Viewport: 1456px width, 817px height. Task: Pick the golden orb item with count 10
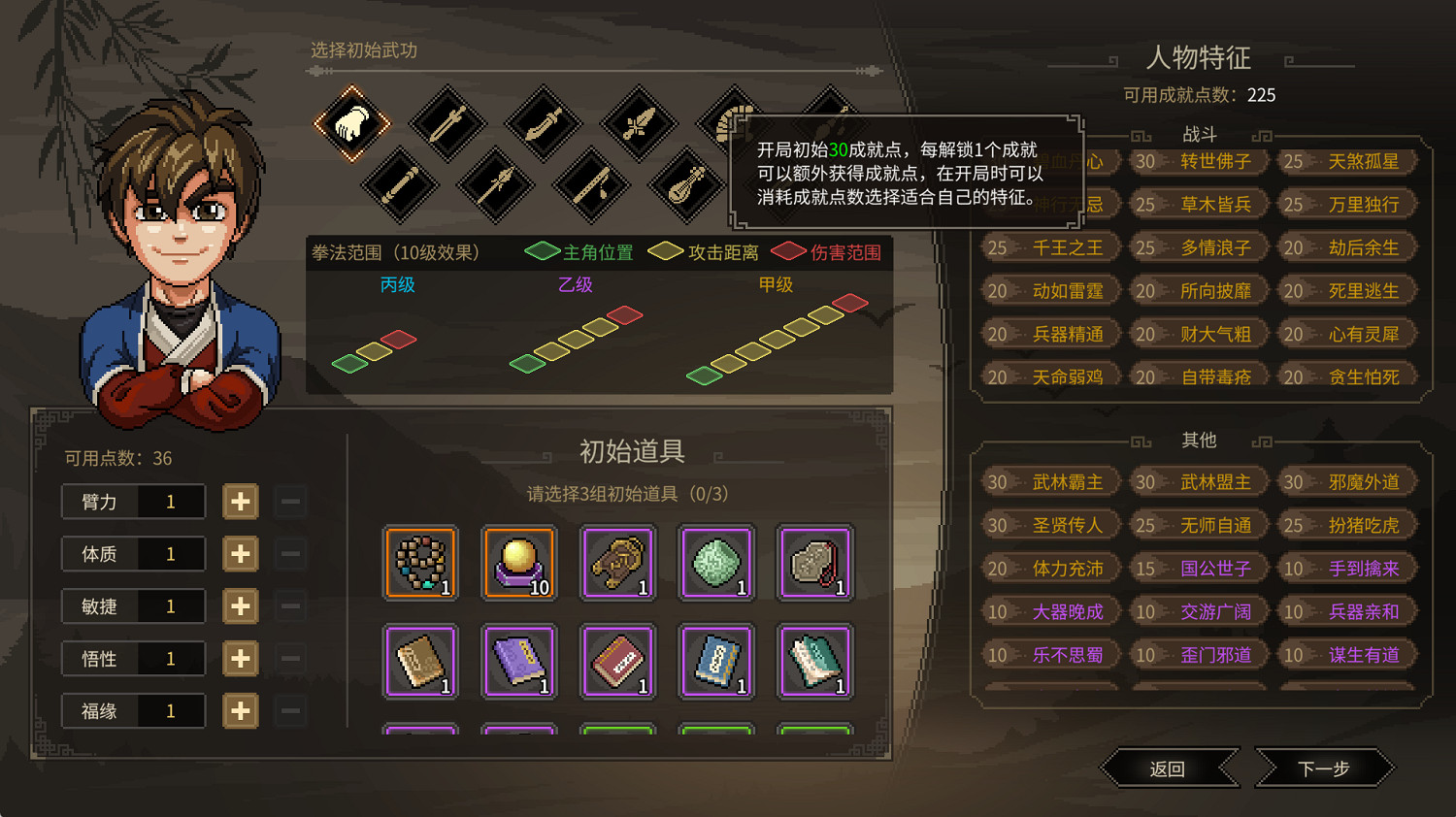pos(519,563)
